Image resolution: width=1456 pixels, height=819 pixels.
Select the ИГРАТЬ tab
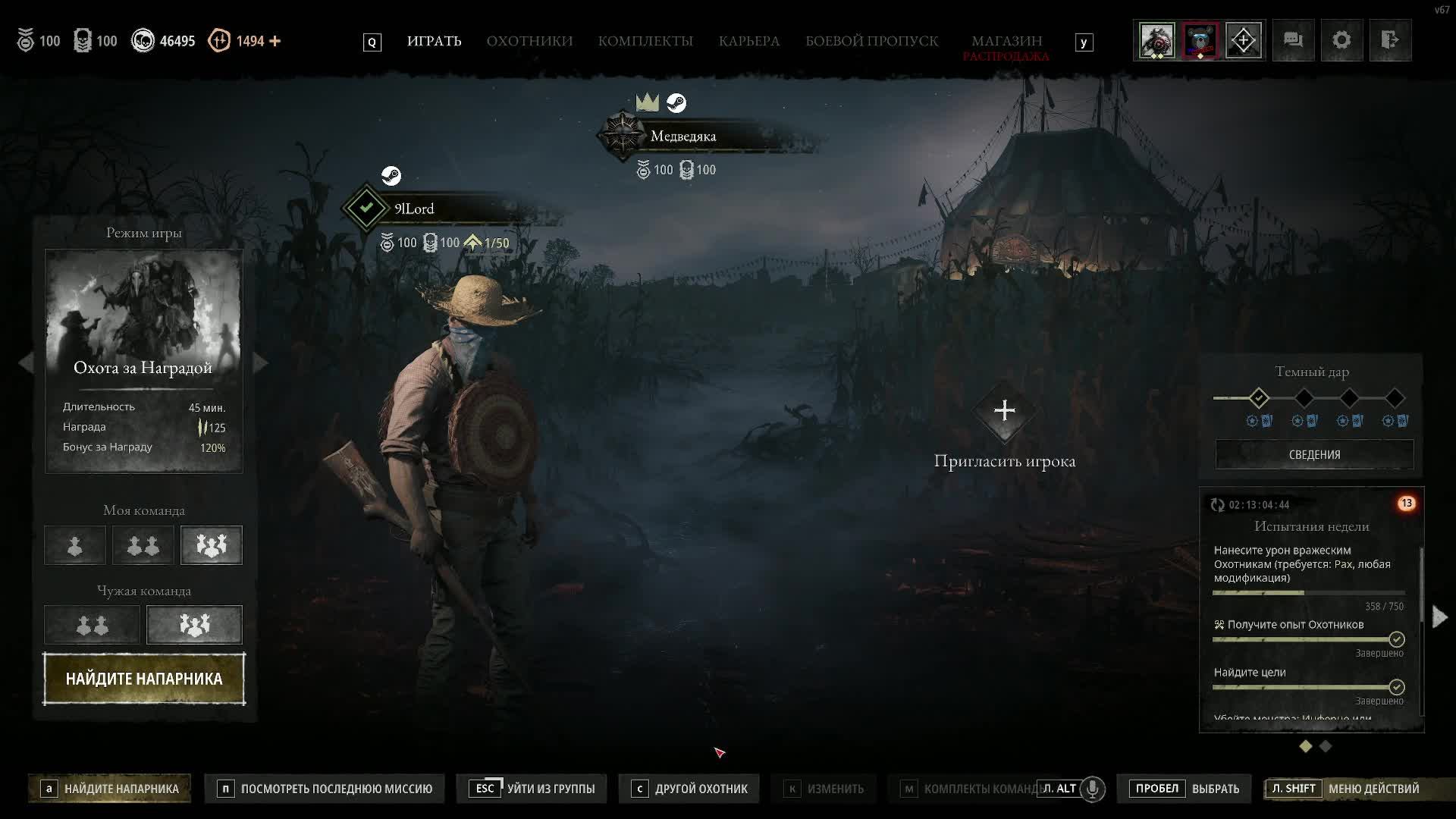(x=434, y=41)
